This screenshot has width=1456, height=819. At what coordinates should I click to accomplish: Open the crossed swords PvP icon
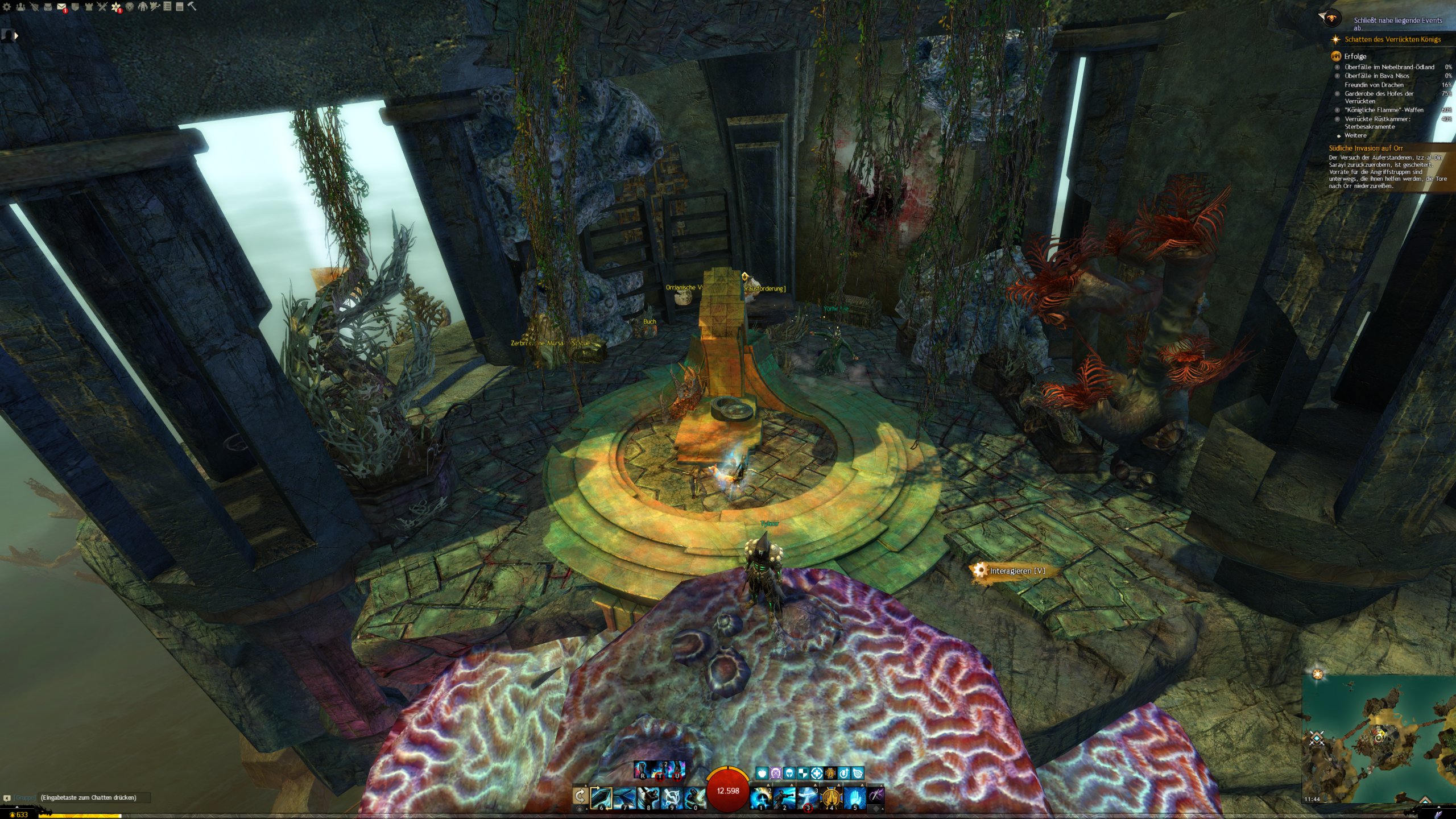click(102, 7)
